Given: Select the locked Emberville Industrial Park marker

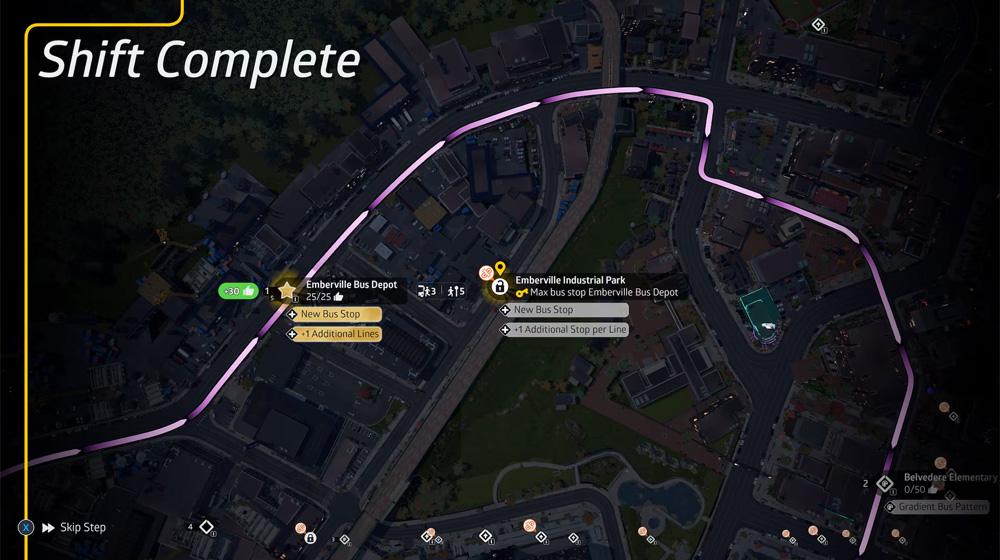Looking at the screenshot, I should click(x=498, y=288).
